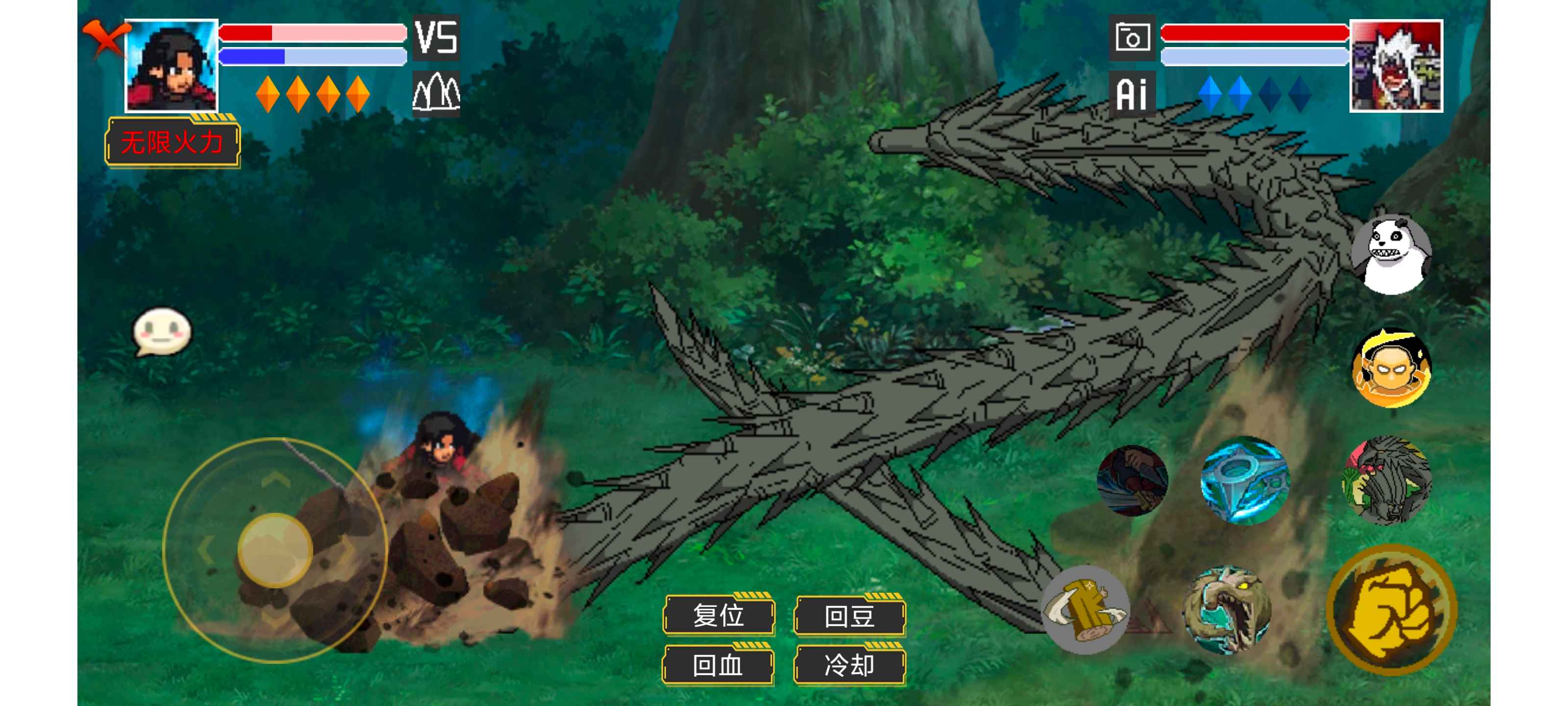Activate the blue shuriken skill
The image size is (1568, 706).
1244,480
